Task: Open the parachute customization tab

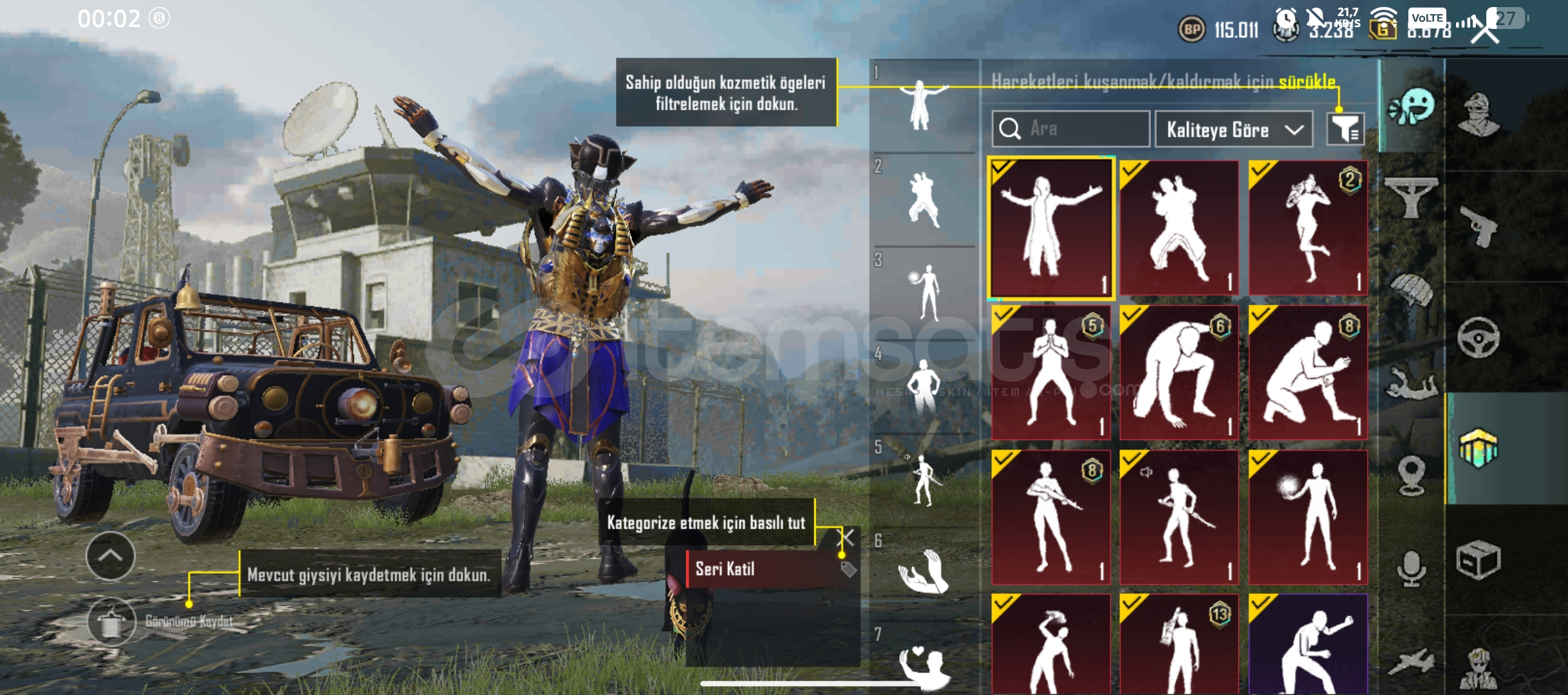Action: [x=1412, y=290]
